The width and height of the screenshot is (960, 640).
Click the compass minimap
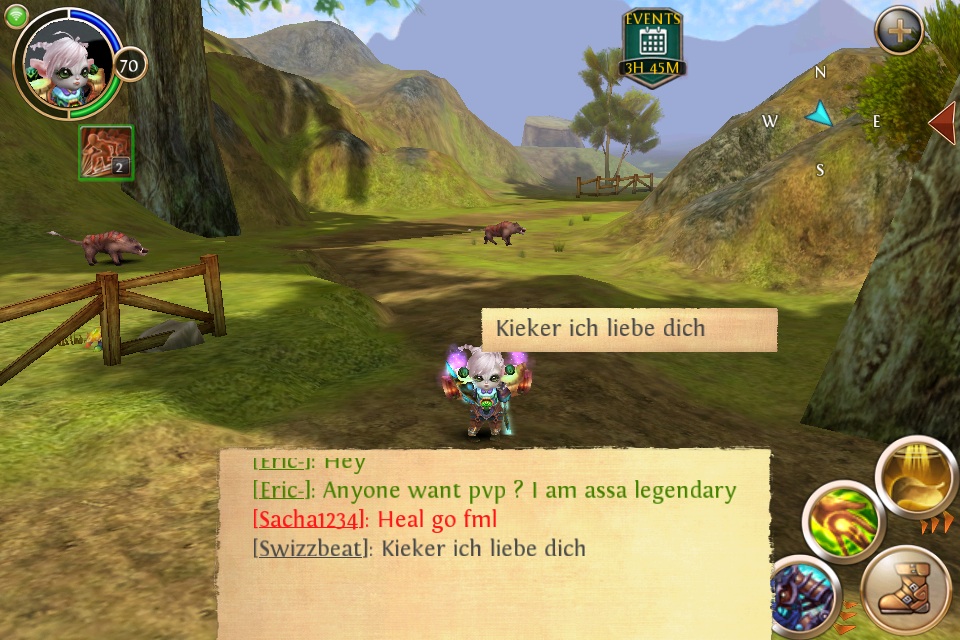[820, 118]
